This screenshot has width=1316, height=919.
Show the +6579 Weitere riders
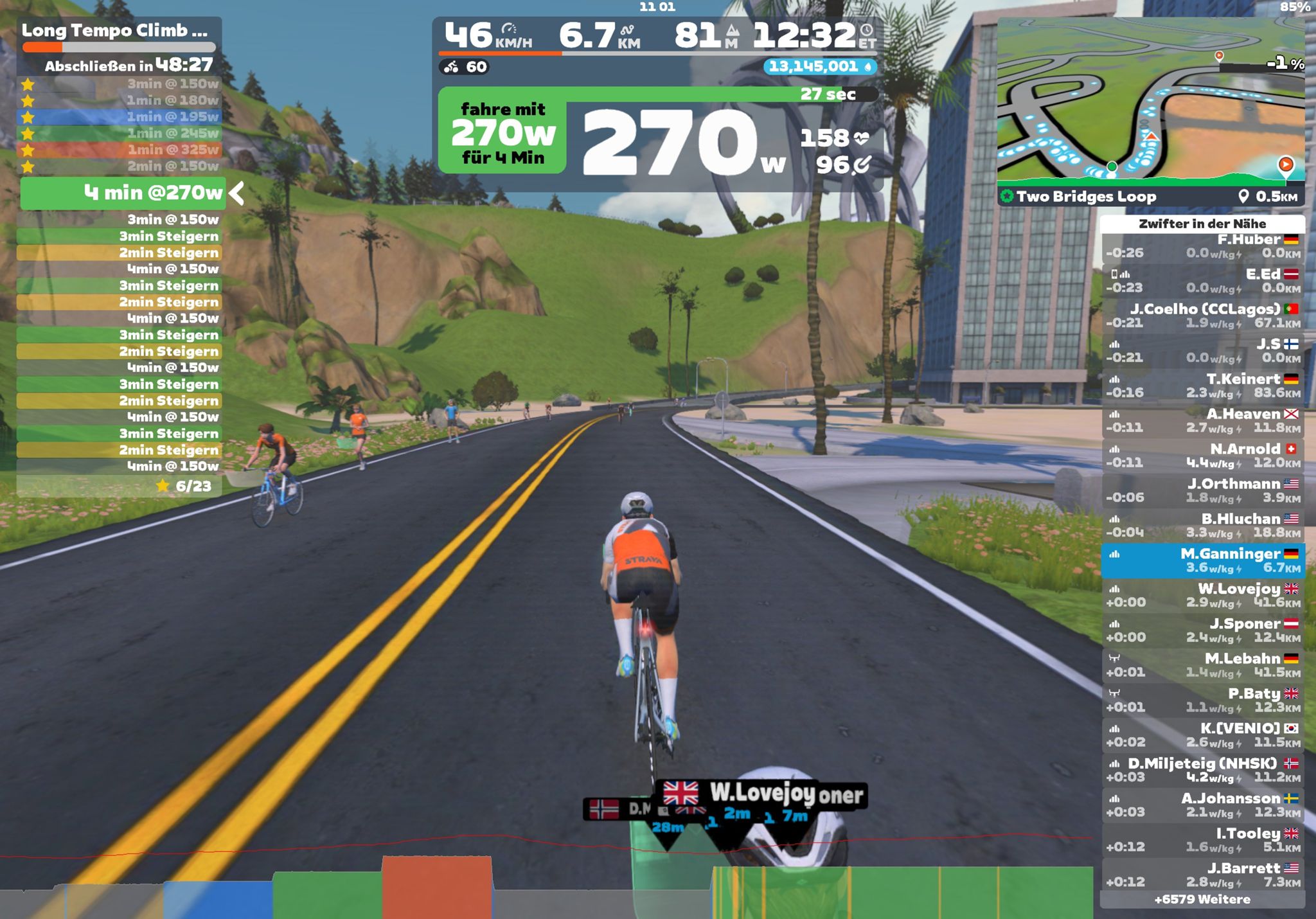[x=1202, y=900]
